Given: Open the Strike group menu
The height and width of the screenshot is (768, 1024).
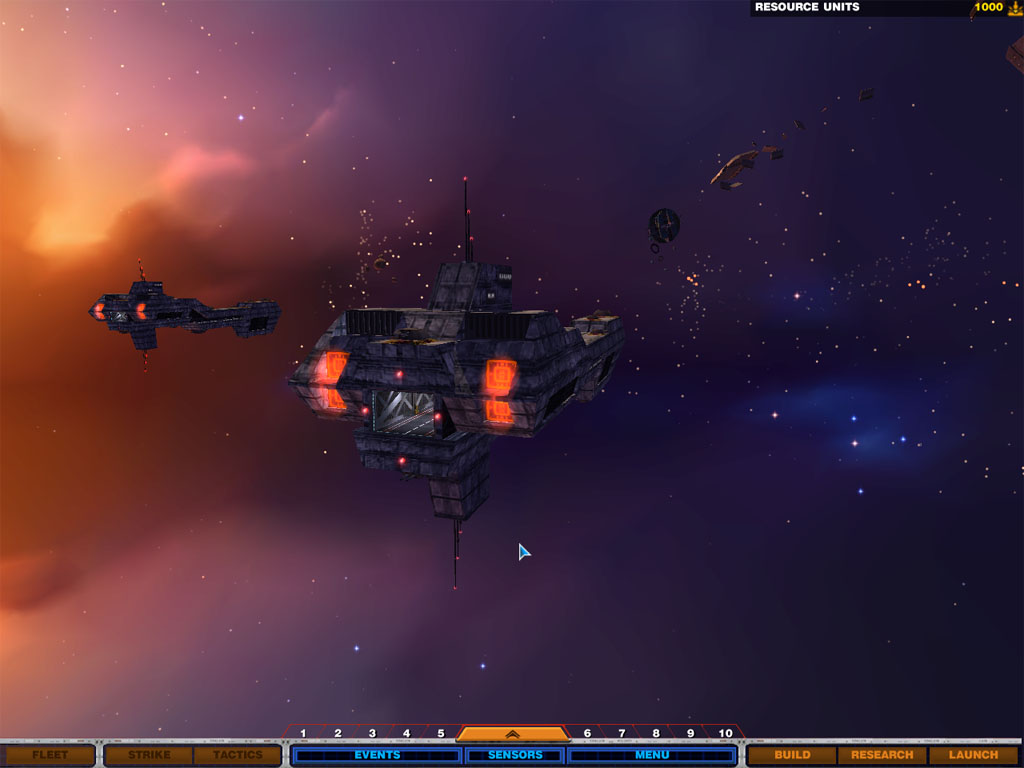Looking at the screenshot, I should (149, 755).
